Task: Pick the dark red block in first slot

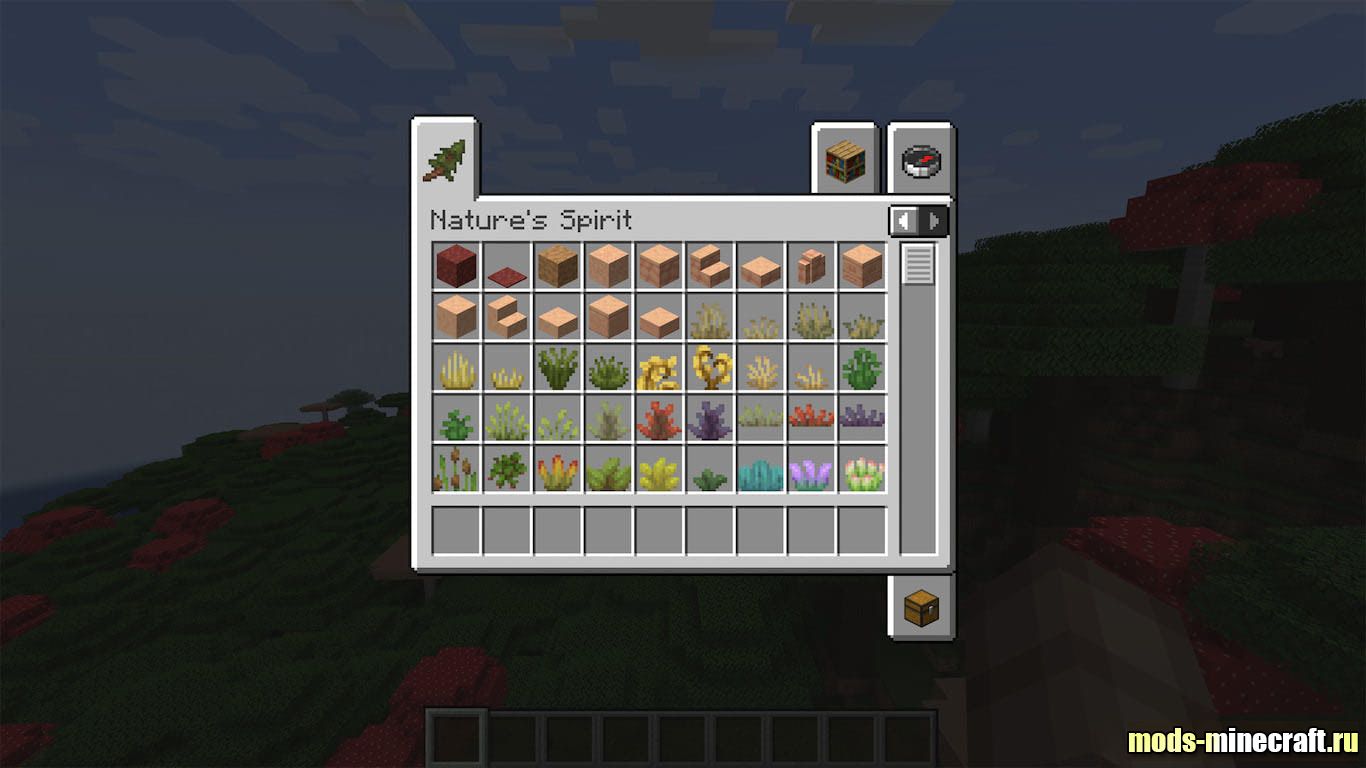Action: point(456,266)
